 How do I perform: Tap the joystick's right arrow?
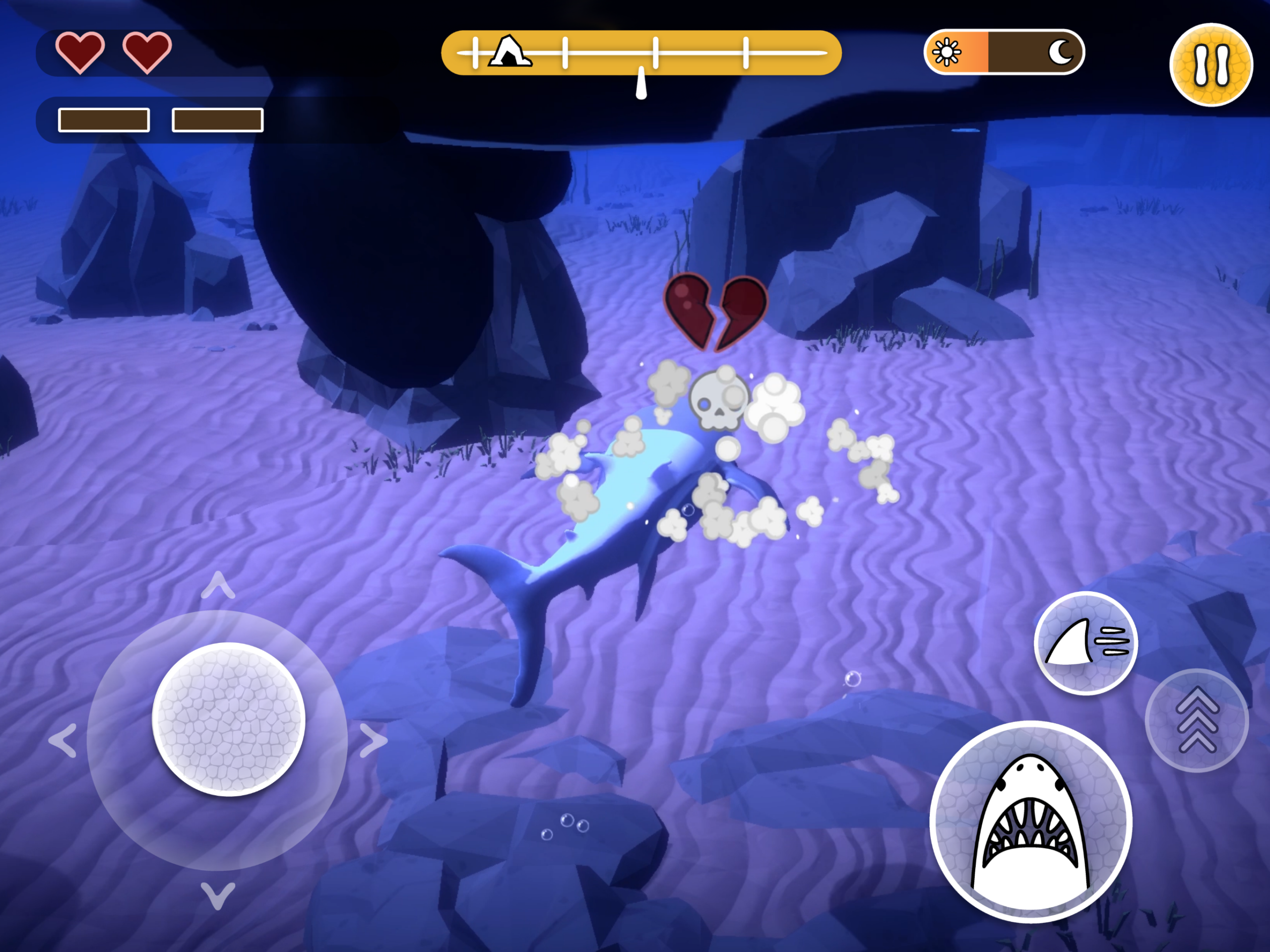pos(373,741)
